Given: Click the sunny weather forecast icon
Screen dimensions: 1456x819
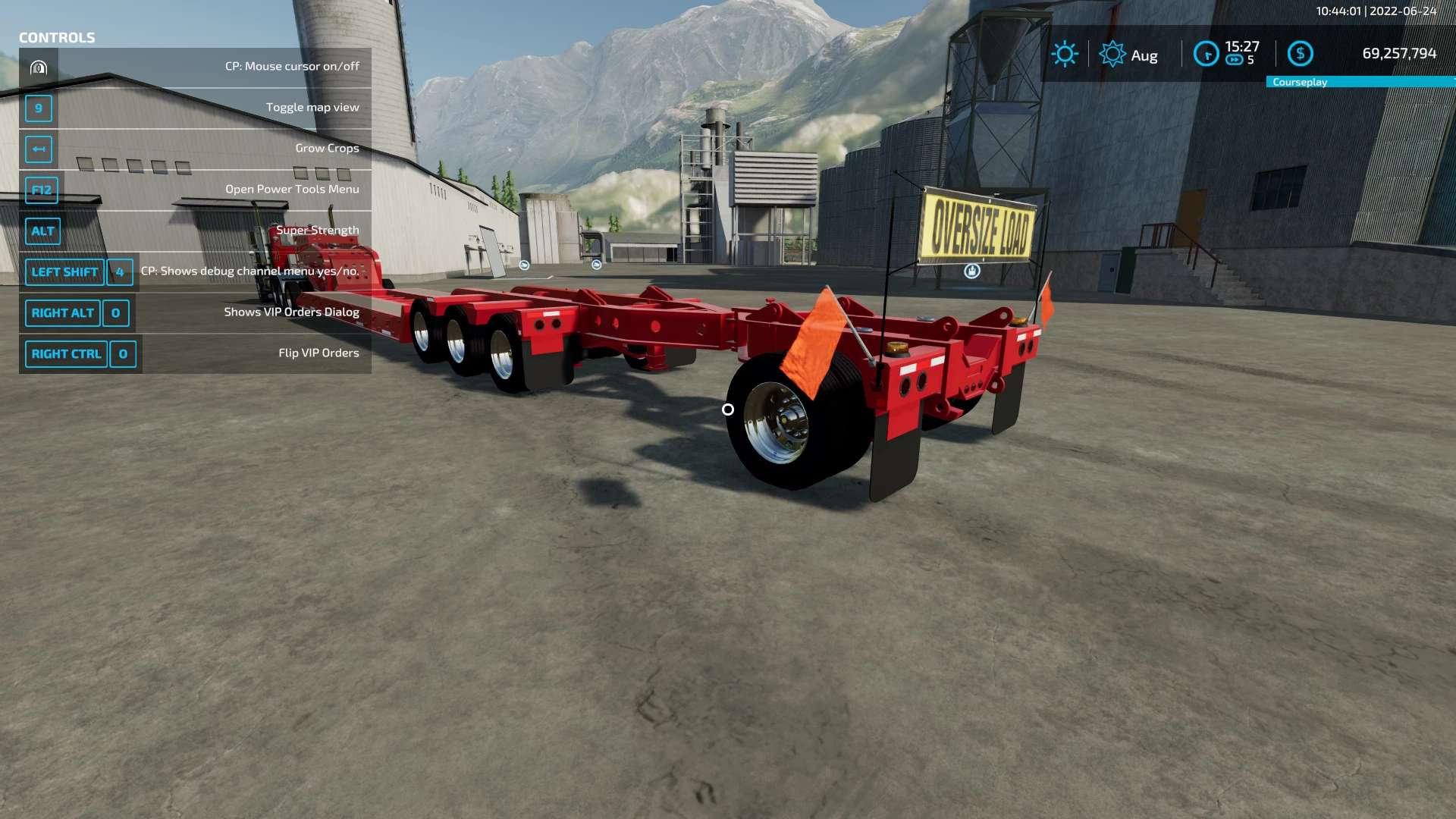Looking at the screenshot, I should pyautogui.click(x=1064, y=54).
